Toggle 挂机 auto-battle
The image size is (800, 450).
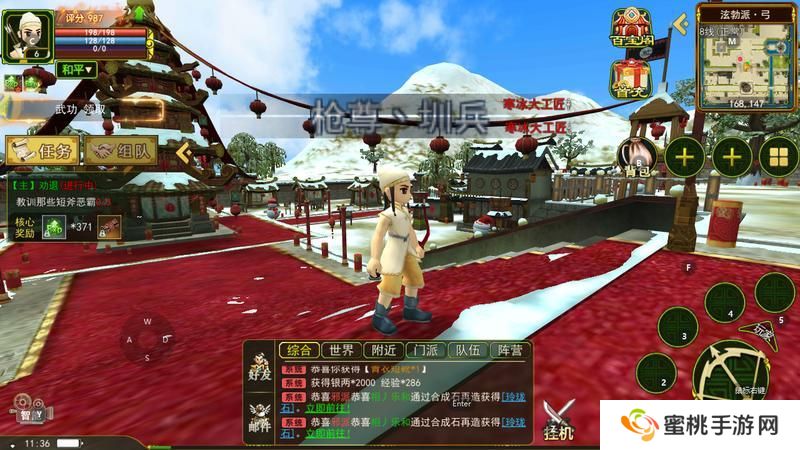coord(559,418)
